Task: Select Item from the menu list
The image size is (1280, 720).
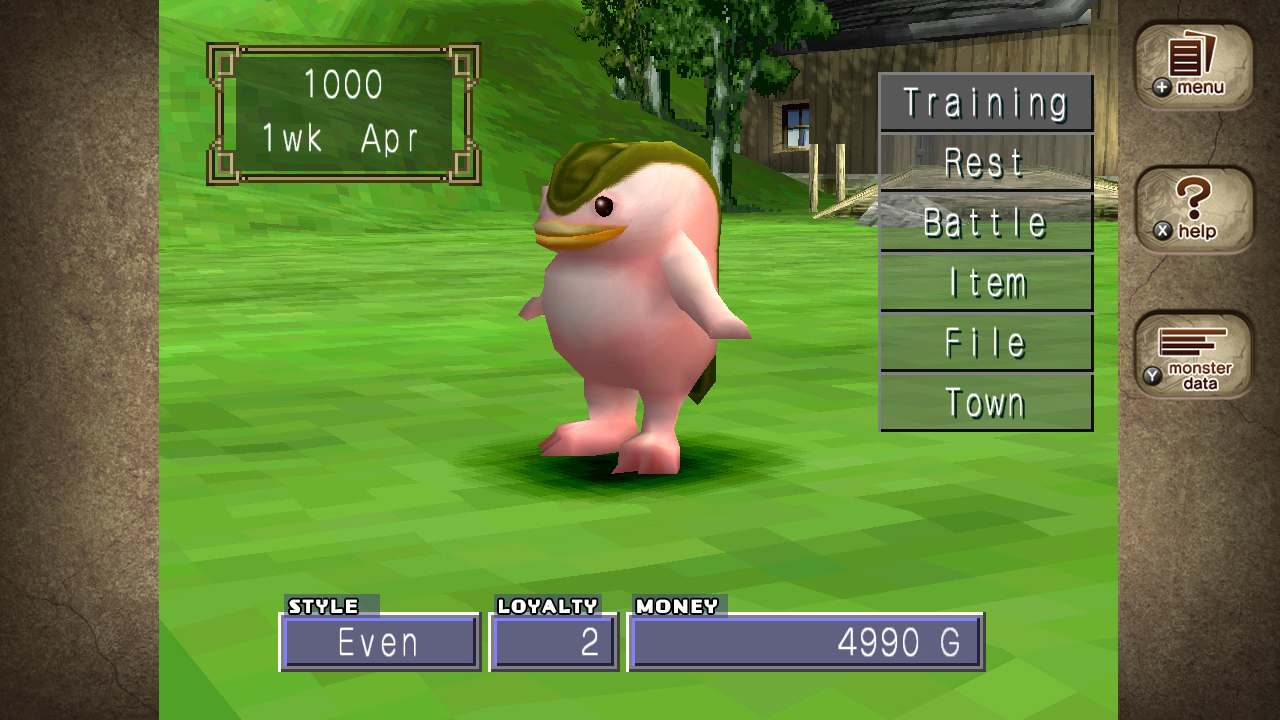Action: [985, 281]
